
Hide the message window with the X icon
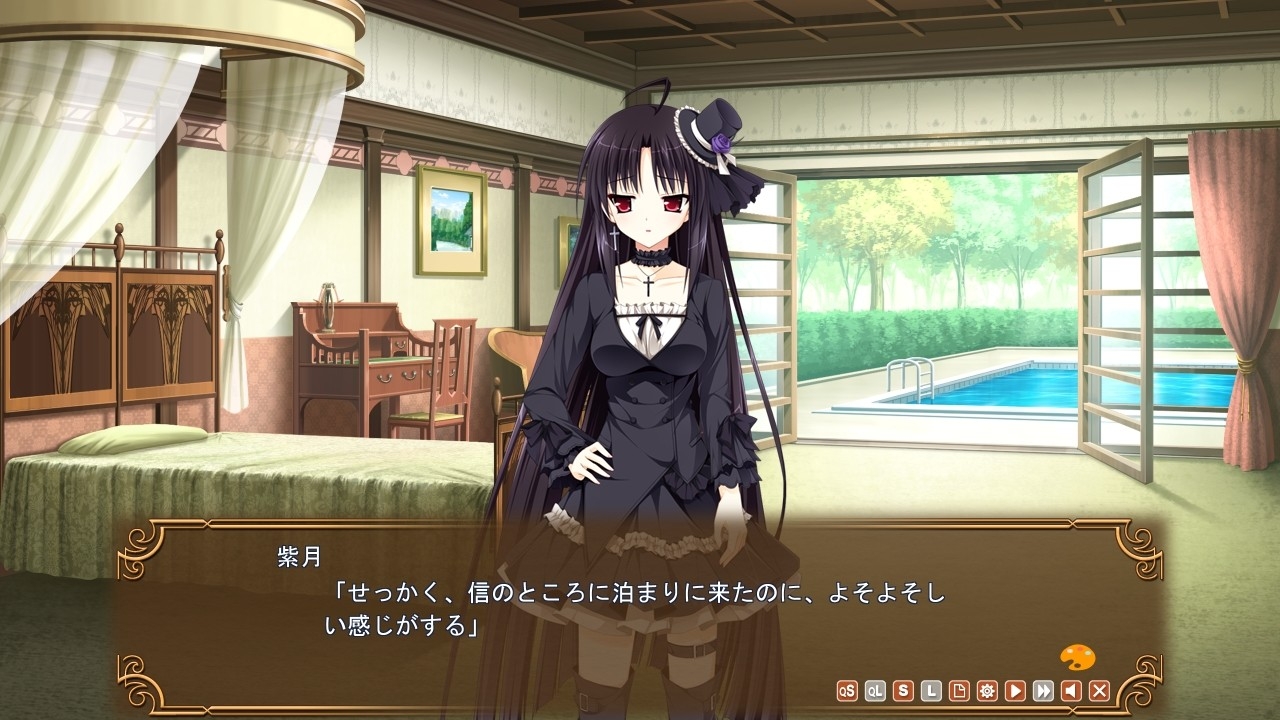tap(1098, 692)
